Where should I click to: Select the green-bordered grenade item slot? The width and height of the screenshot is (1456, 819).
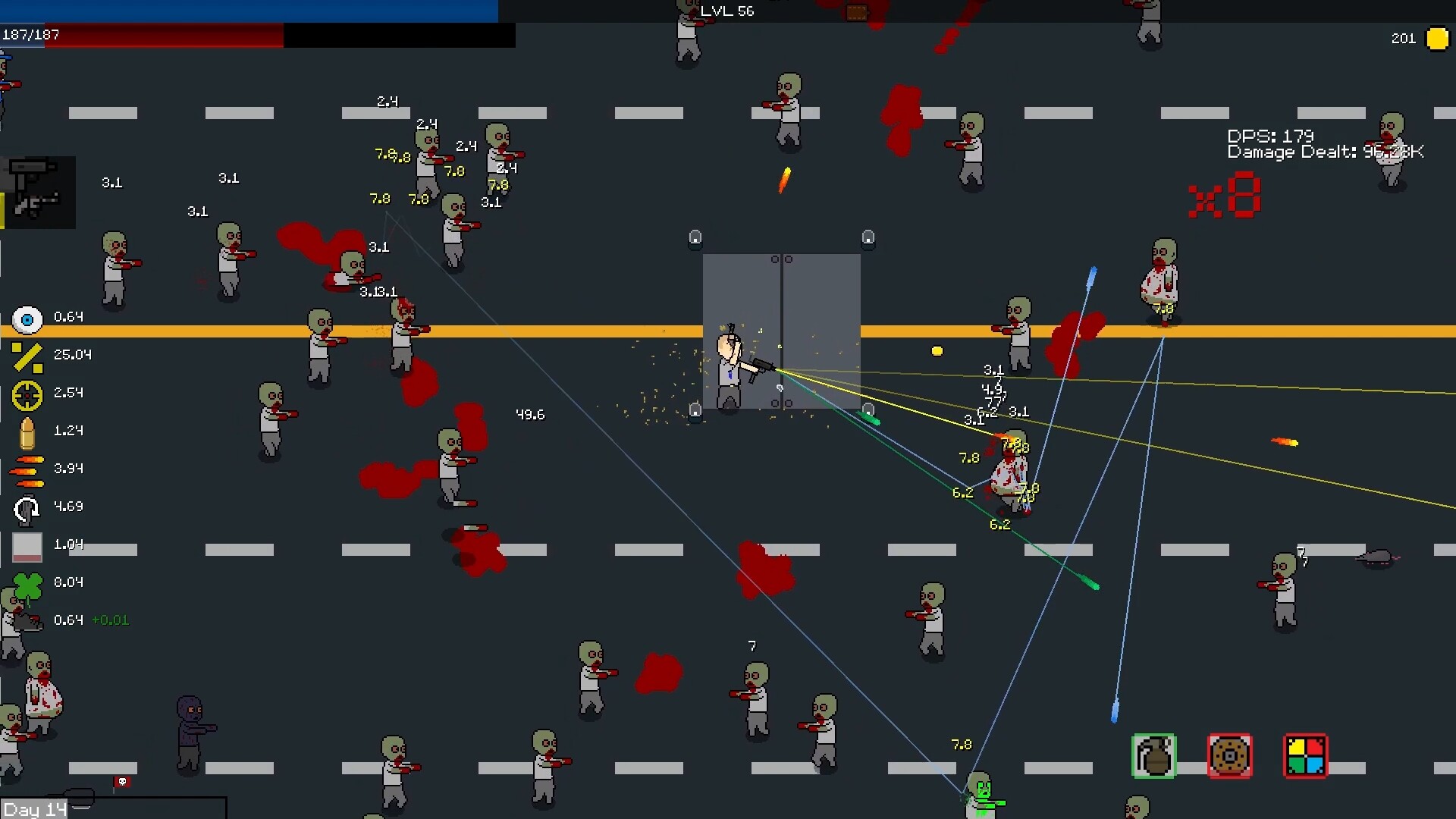click(1152, 756)
